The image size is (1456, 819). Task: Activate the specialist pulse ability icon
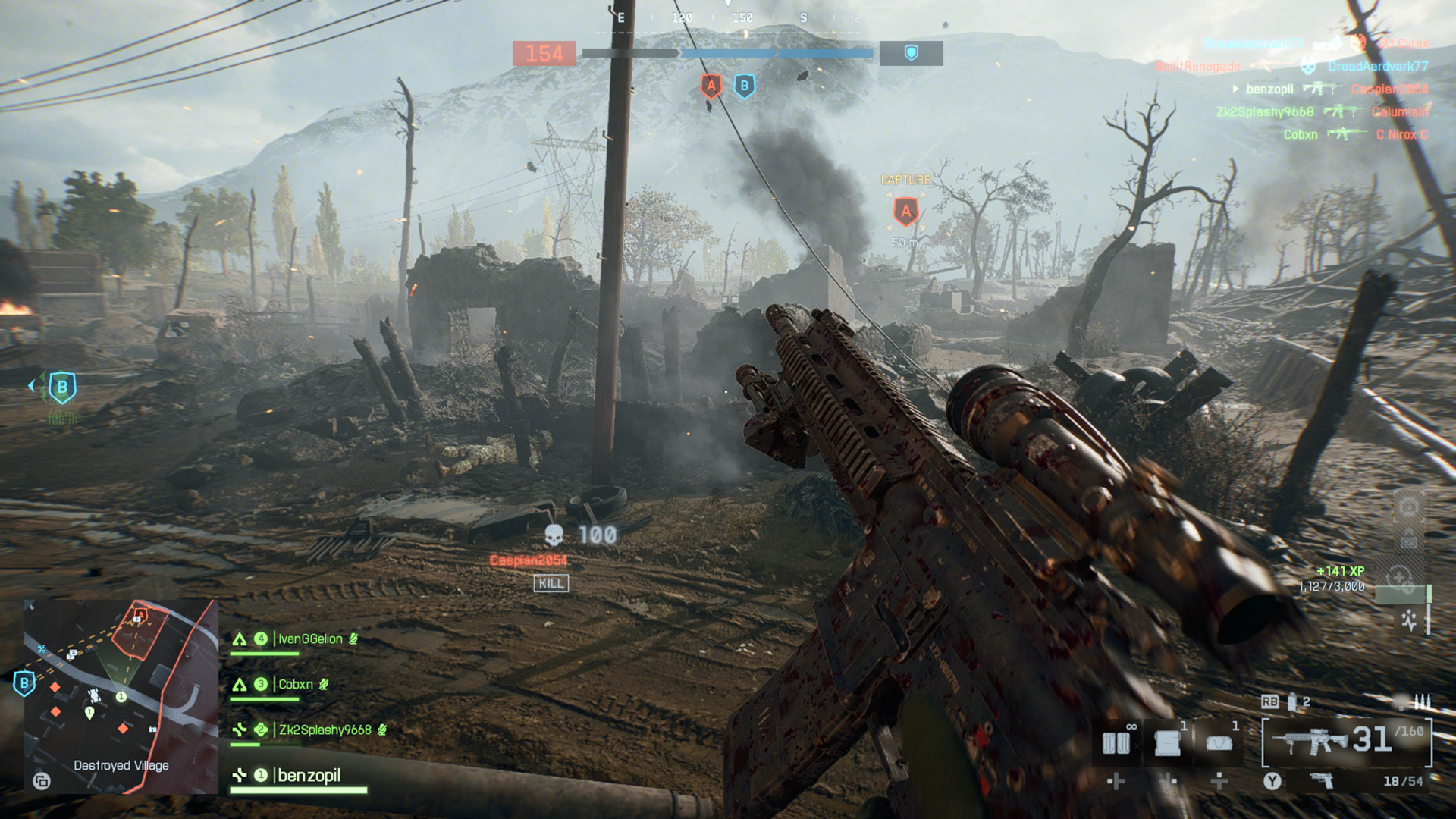(1409, 620)
